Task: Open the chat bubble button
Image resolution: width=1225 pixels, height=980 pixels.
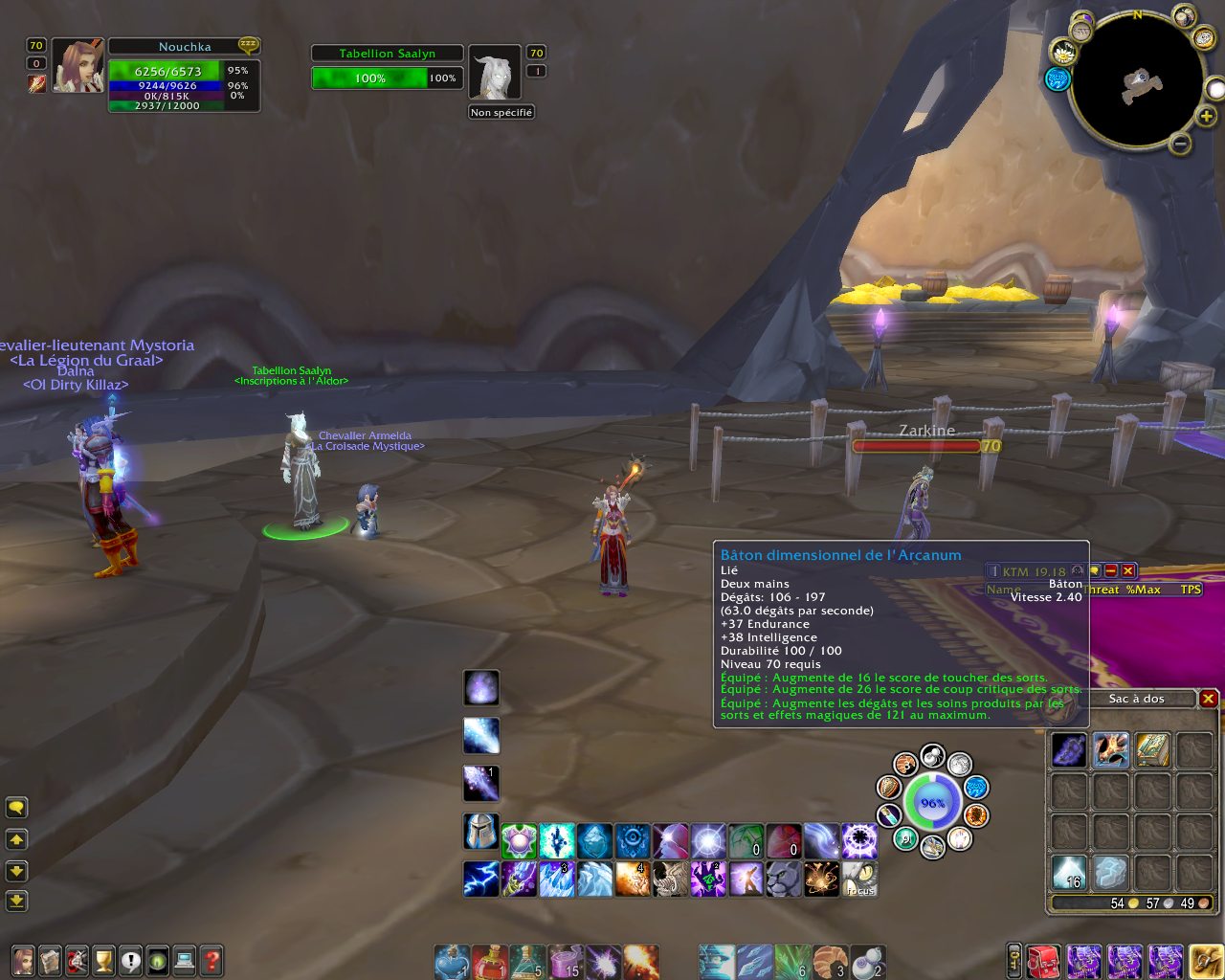Action: coord(16,808)
